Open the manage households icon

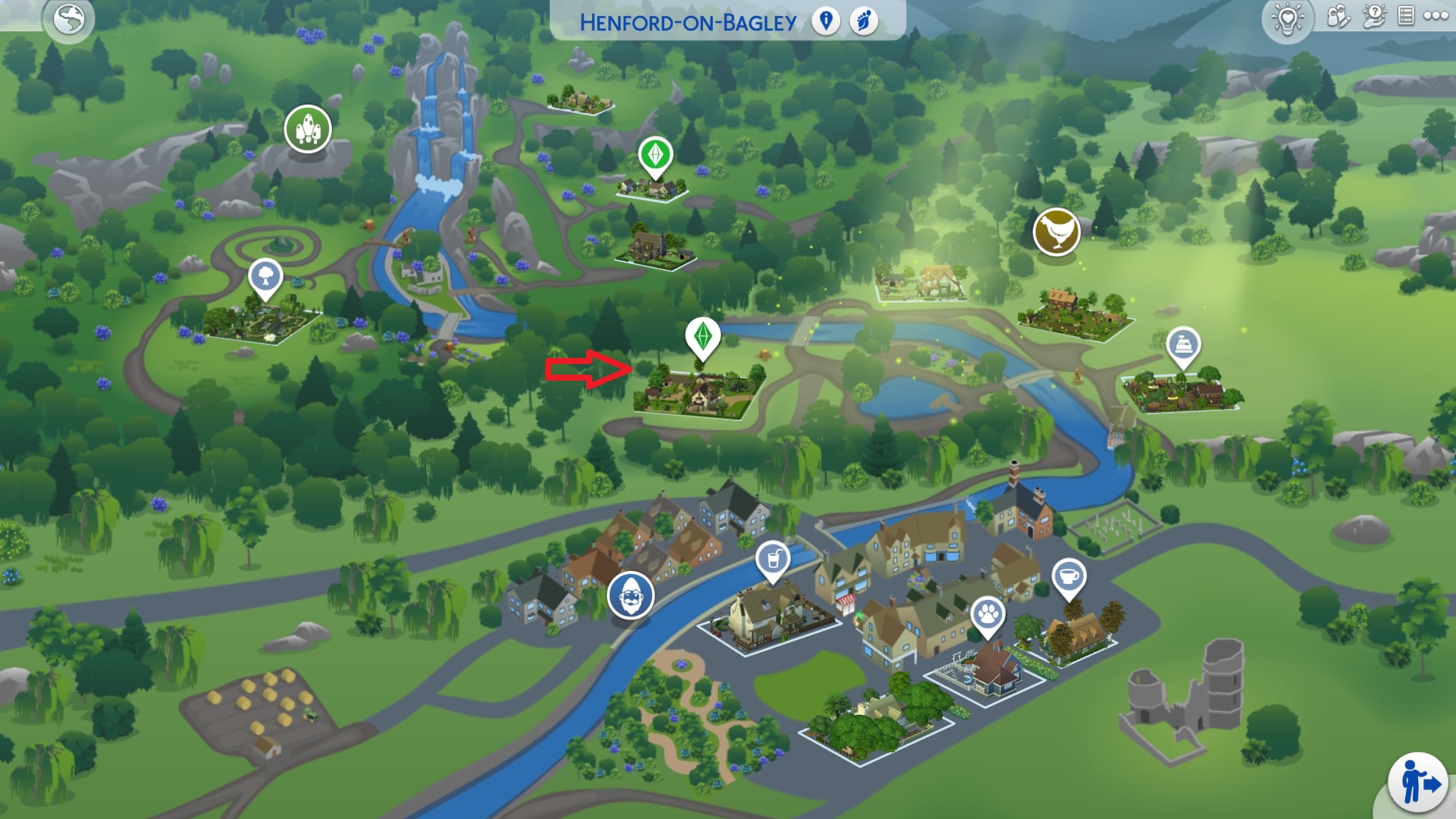point(1338,17)
